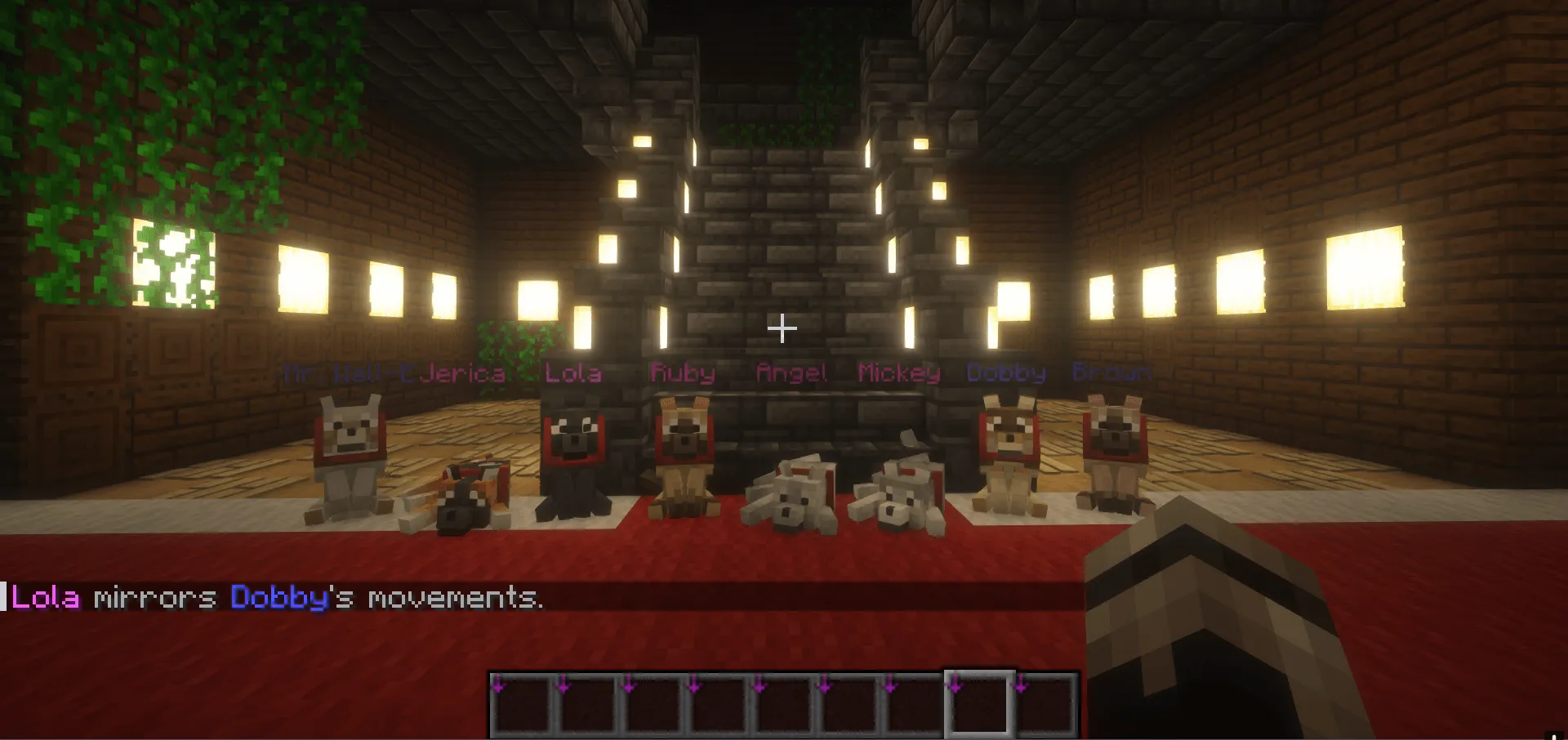Click the Angel floating name tag
Image resolution: width=1568 pixels, height=740 pixels.
click(x=791, y=373)
